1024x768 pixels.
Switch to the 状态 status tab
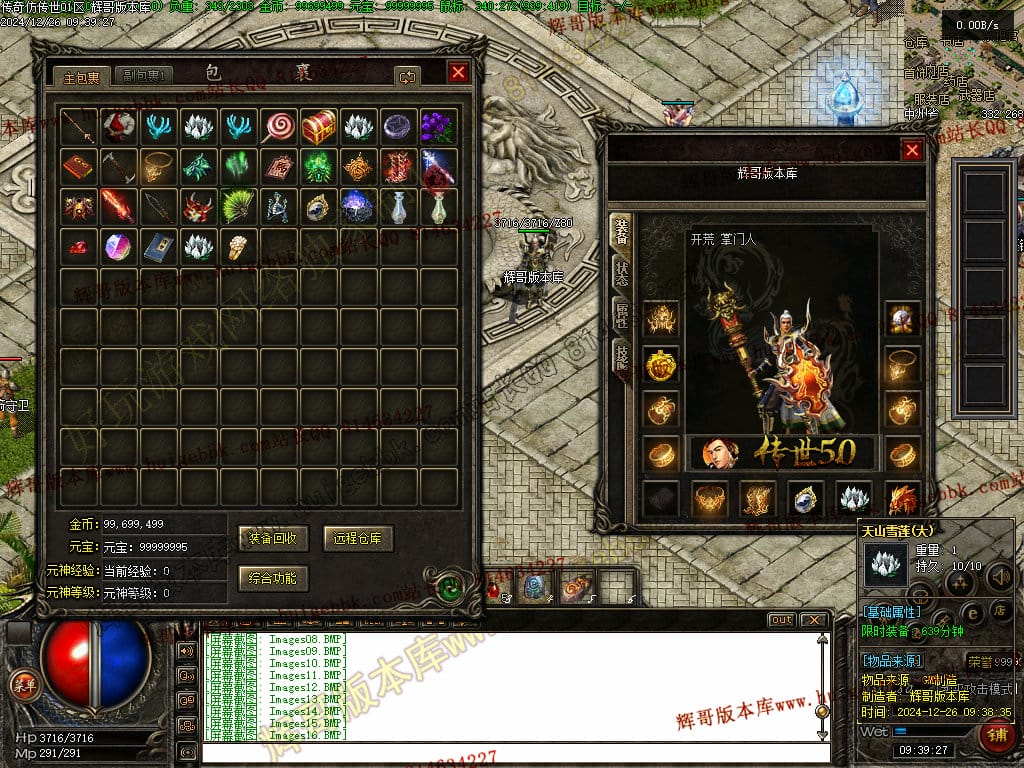621,272
